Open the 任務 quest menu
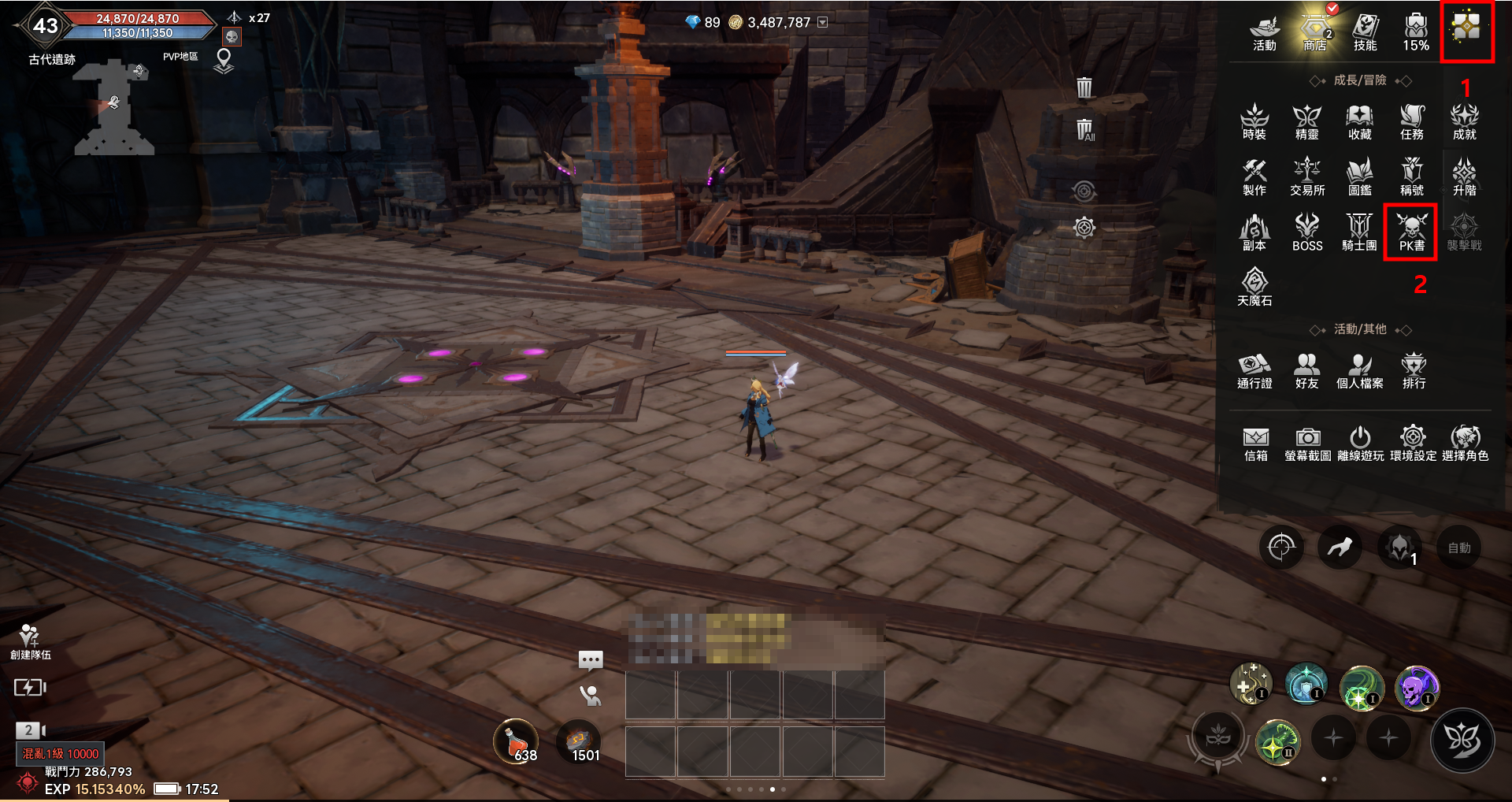The width and height of the screenshot is (1512, 802). click(1411, 122)
